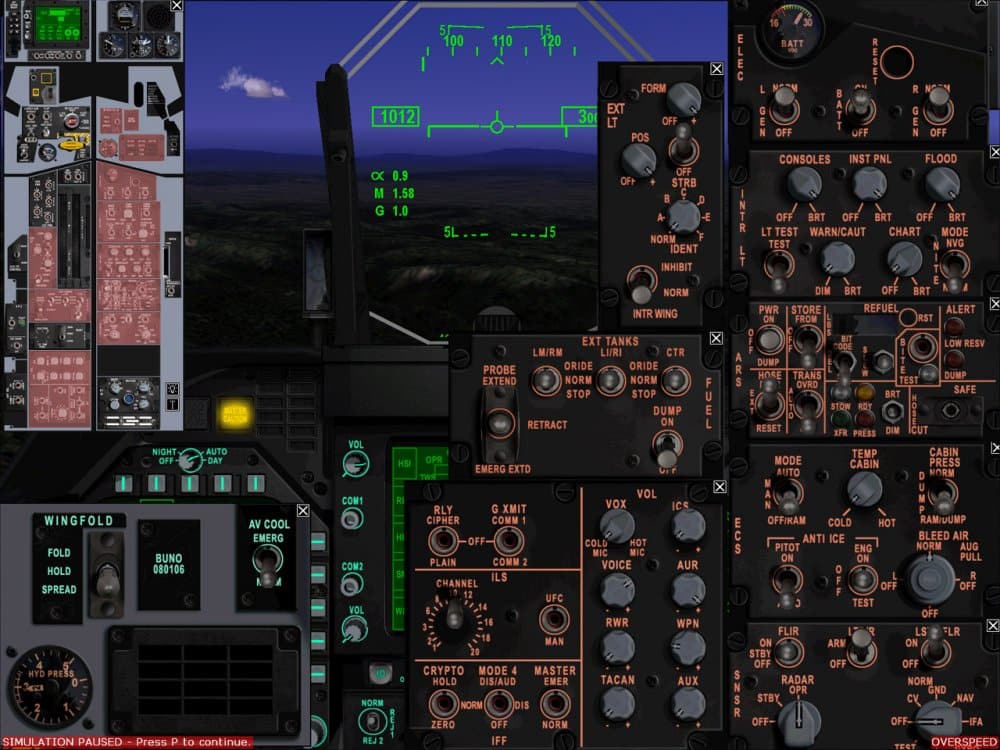The image size is (1000, 750).
Task: Adjust the FLOOD light knob
Action: pyautogui.click(x=941, y=183)
